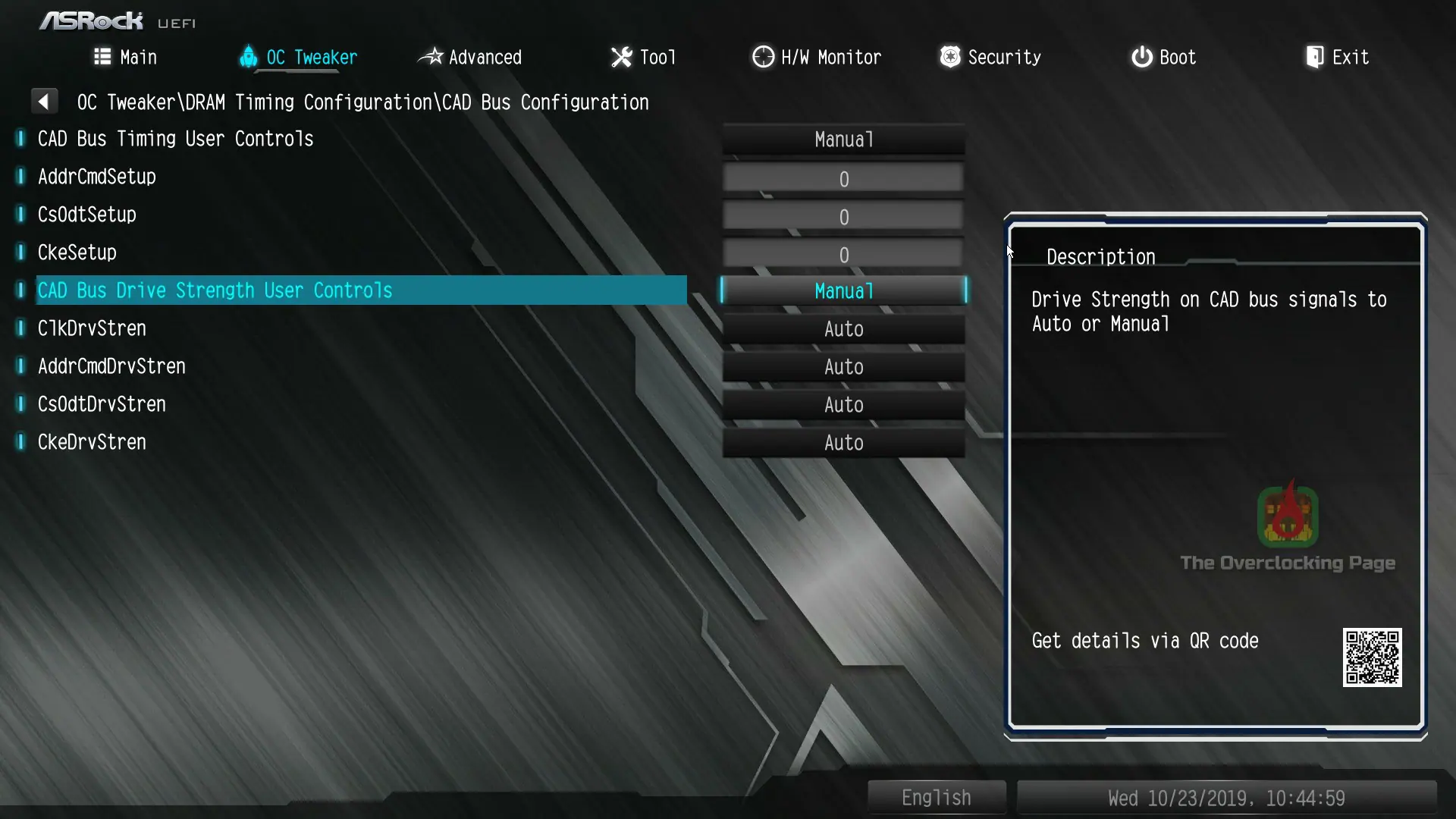The image size is (1456, 819).
Task: Open Advanced via the star icon
Action: tap(431, 57)
